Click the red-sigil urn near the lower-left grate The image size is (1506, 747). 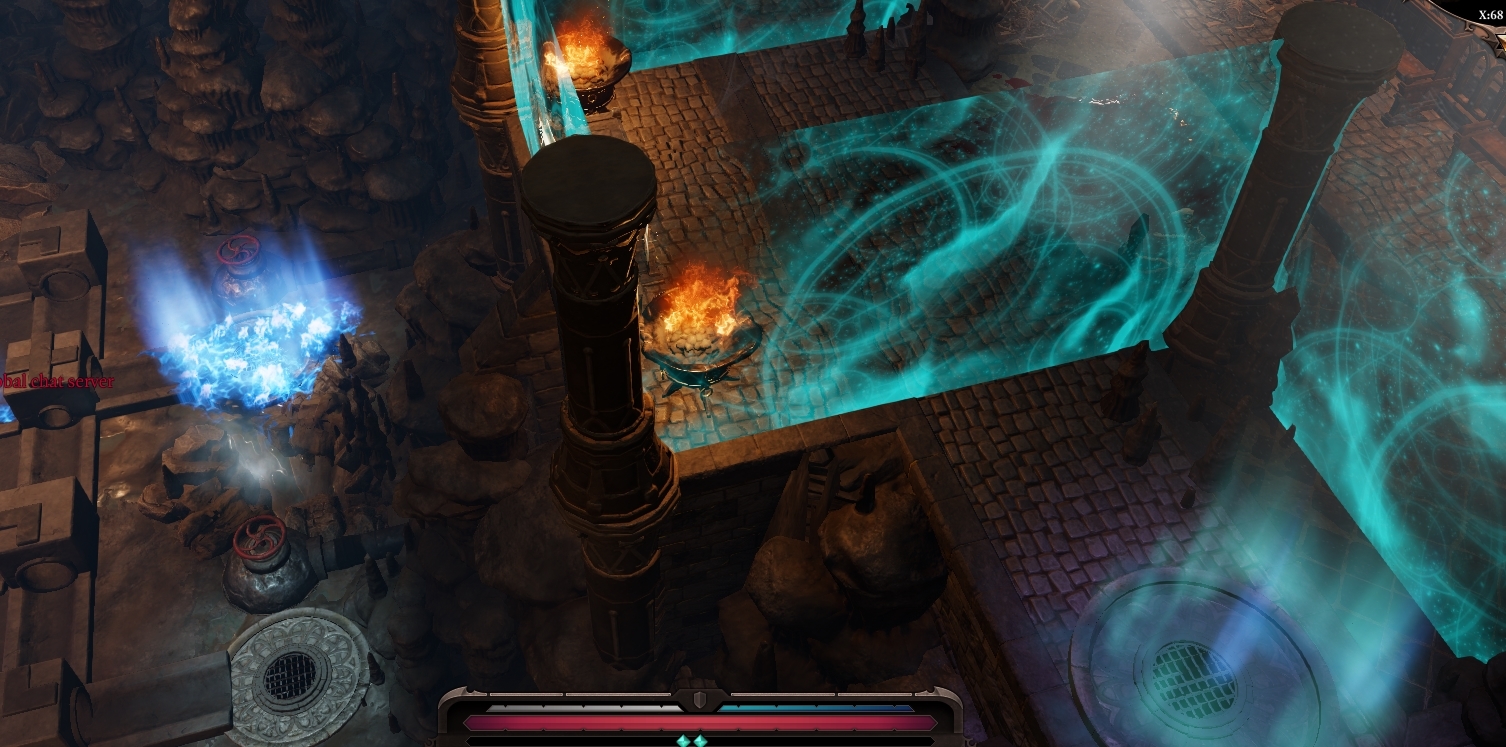(260, 565)
